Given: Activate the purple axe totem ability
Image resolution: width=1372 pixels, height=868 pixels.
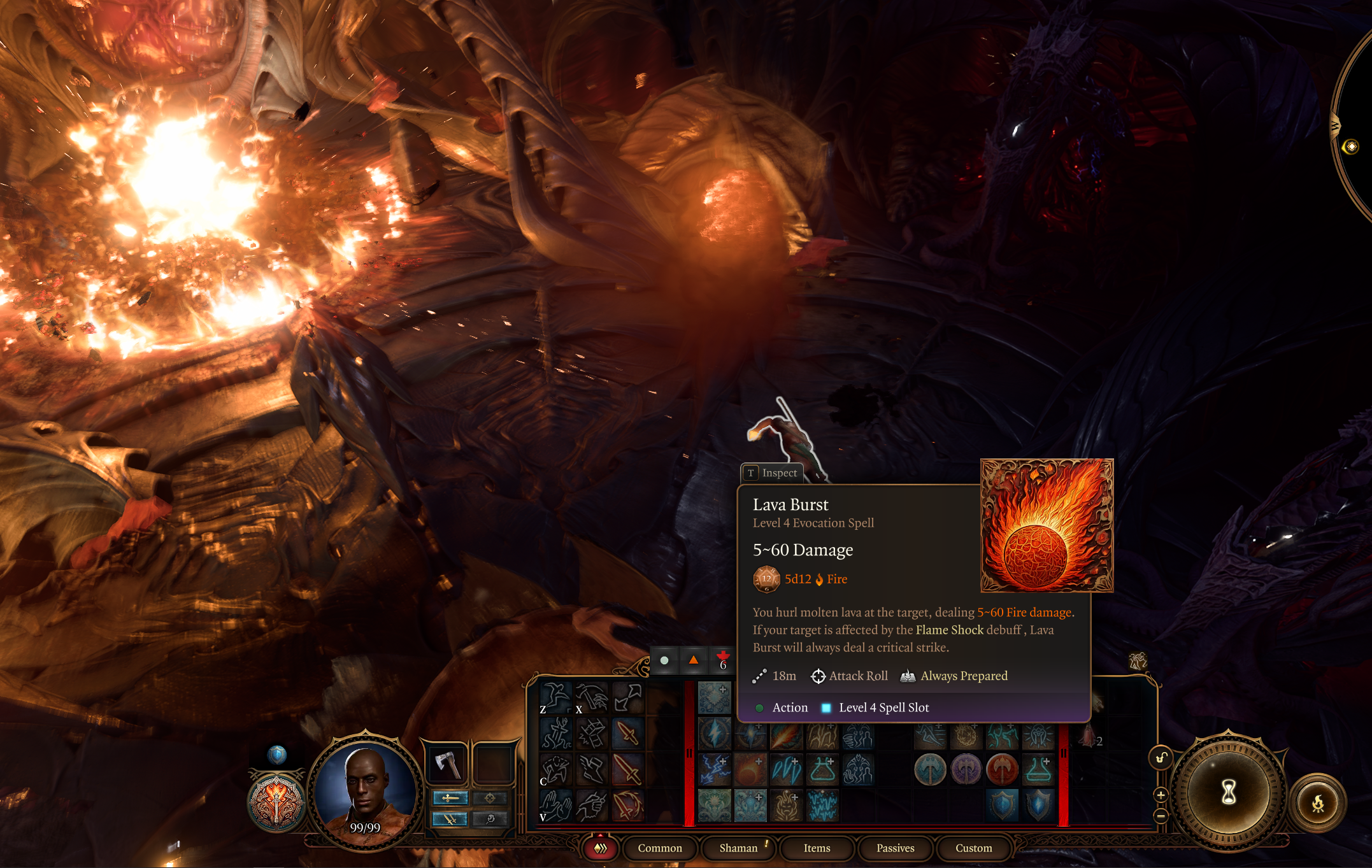Looking at the screenshot, I should point(966,770).
